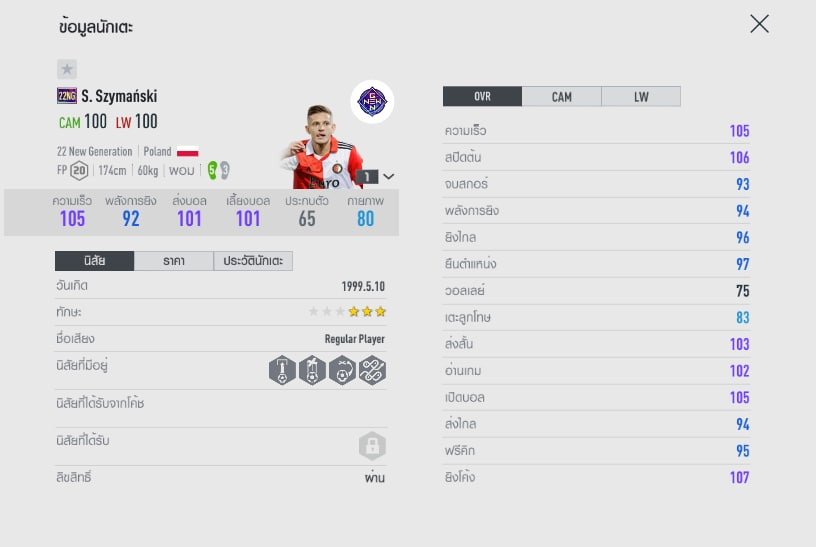This screenshot has width=816, height=547.
Task: Switch to the OVR stats tab
Action: tap(482, 97)
